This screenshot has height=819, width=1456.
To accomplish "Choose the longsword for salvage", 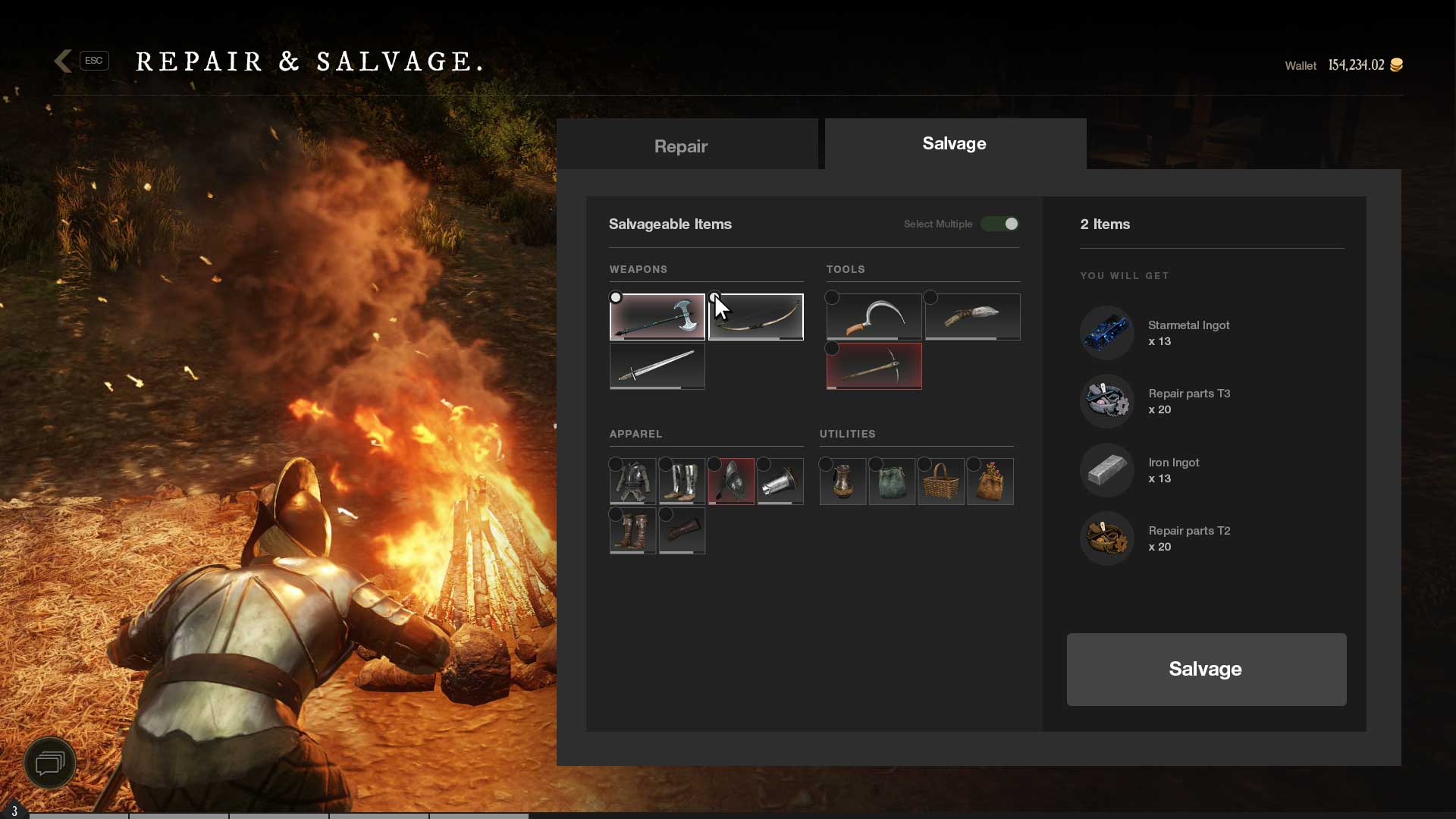I will 657,366.
